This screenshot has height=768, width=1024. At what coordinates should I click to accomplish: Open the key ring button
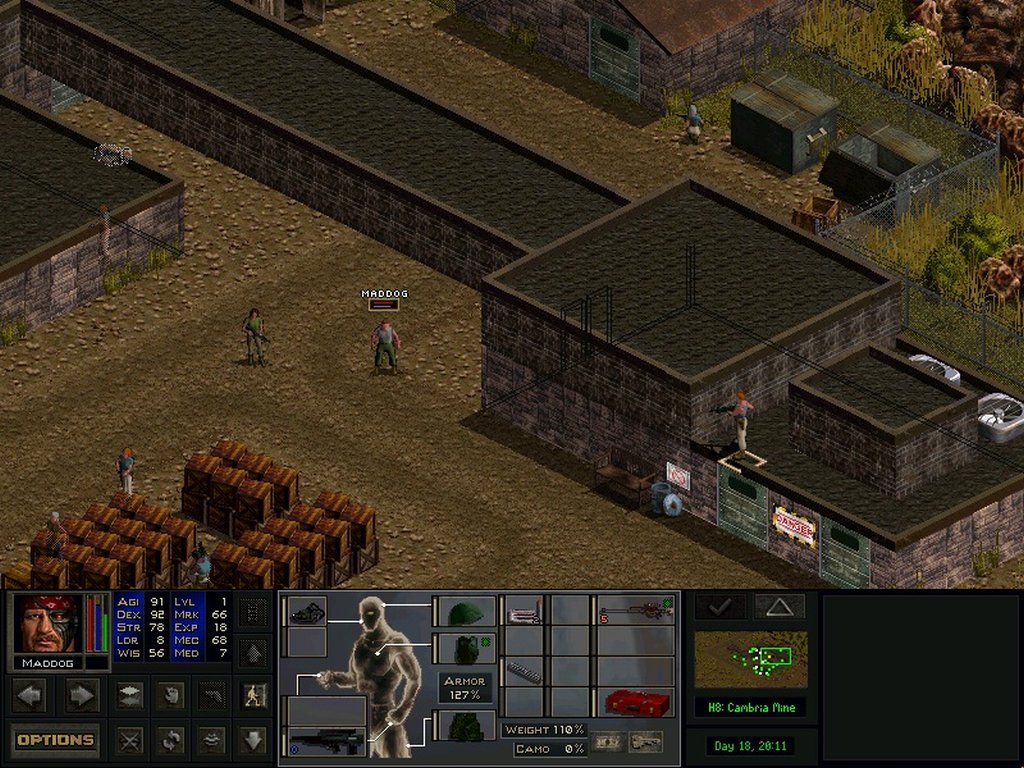point(645,741)
